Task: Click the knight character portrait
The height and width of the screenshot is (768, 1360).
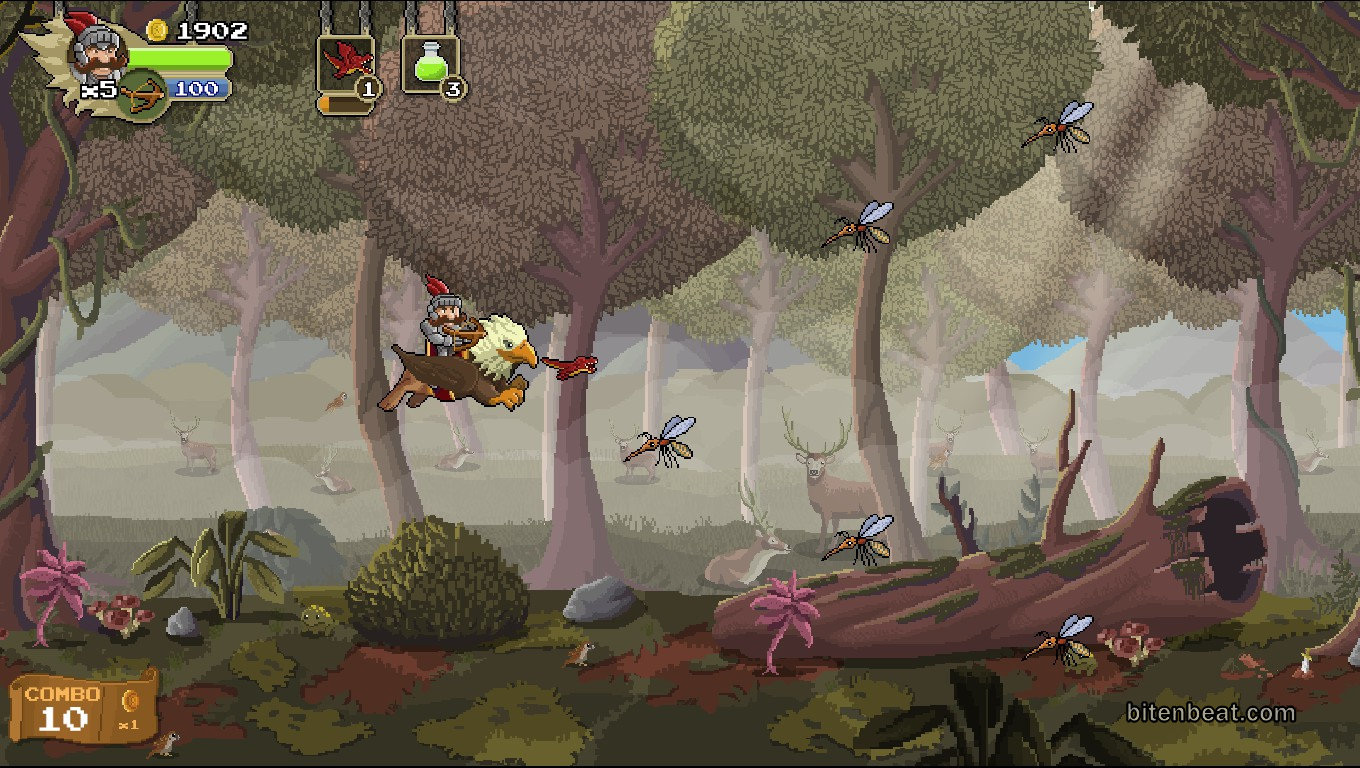Action: point(97,50)
